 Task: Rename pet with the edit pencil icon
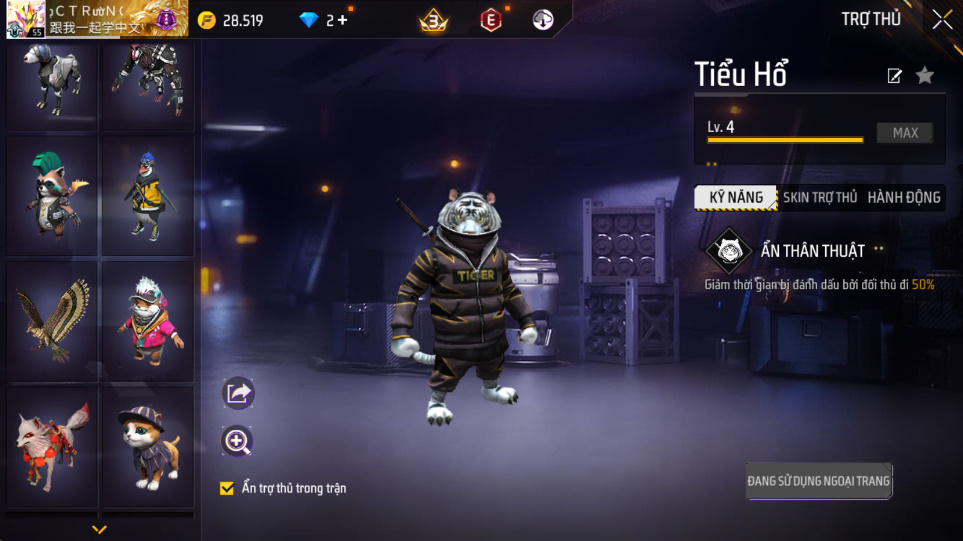tap(895, 76)
